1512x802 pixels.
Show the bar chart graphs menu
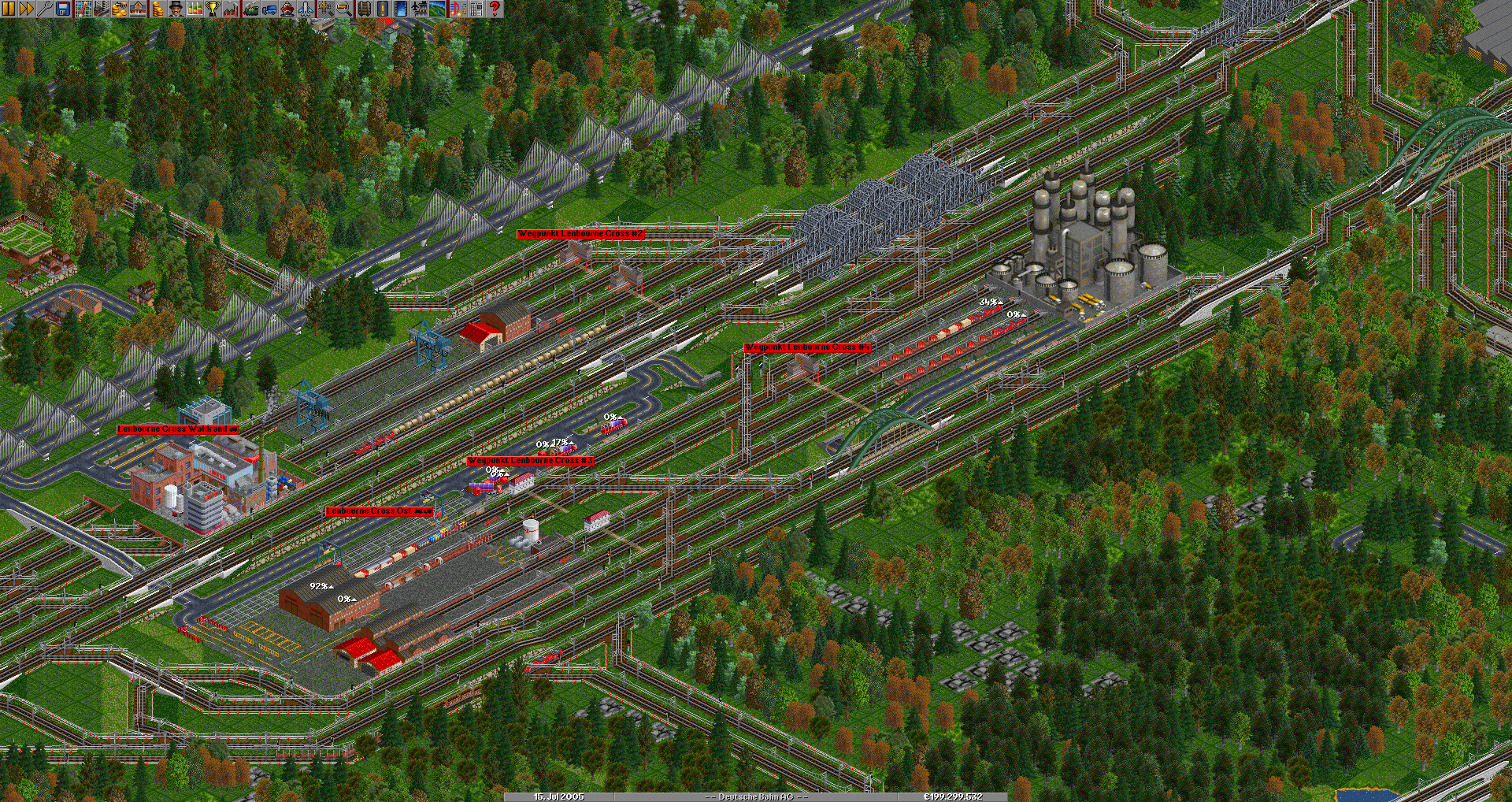point(194,9)
